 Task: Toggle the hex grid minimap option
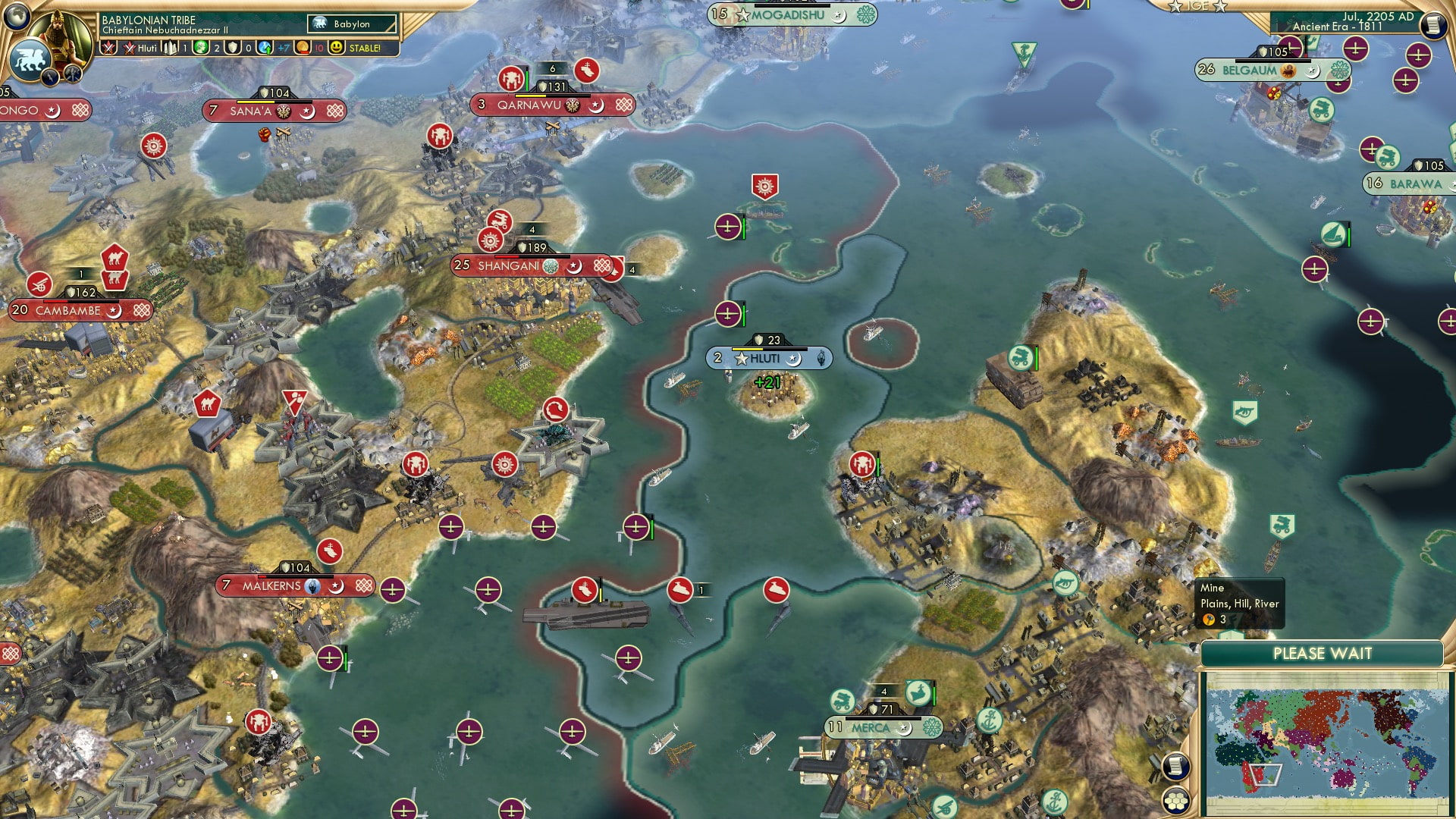point(1175,801)
